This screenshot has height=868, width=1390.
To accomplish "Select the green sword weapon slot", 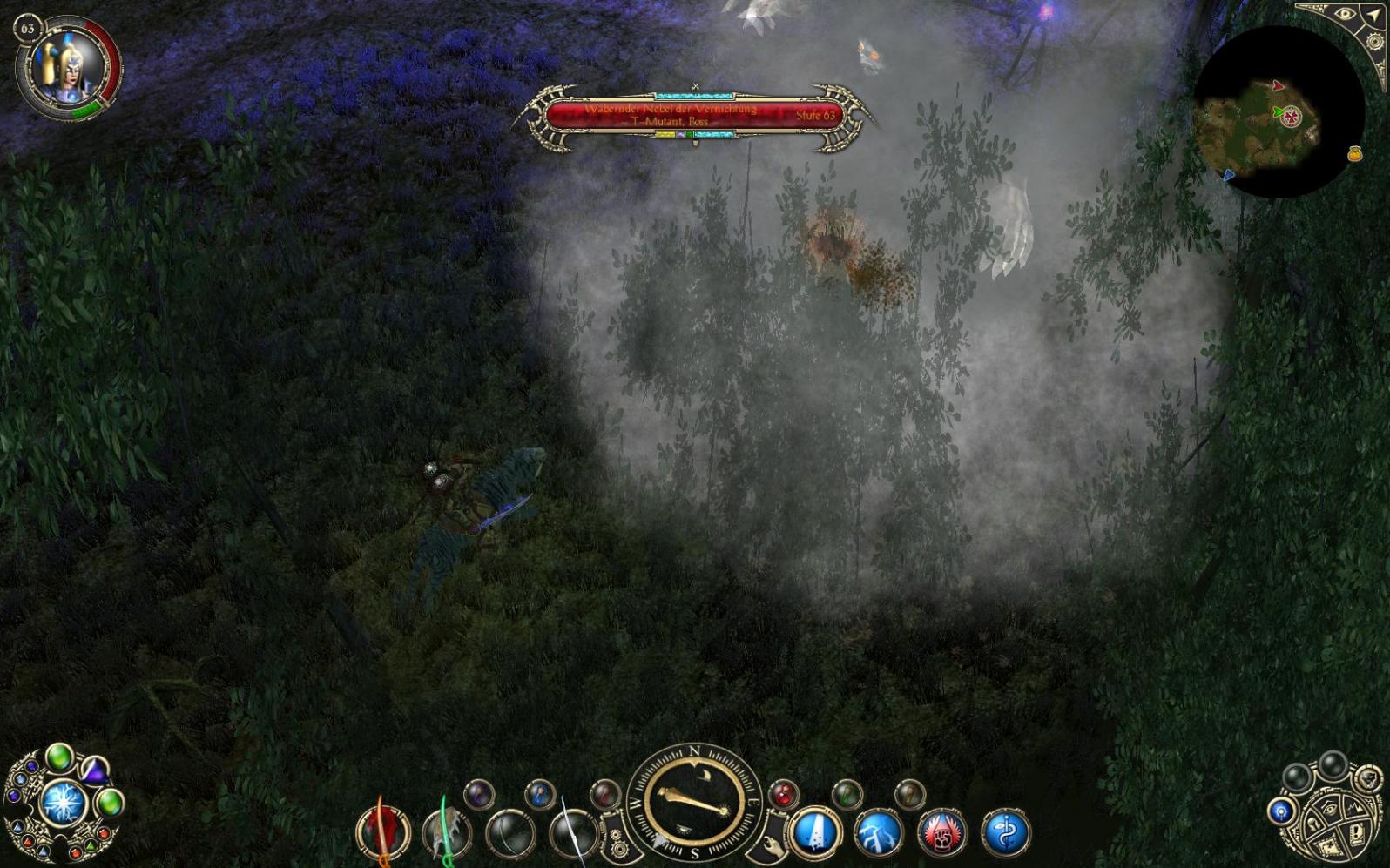I will pos(447,833).
